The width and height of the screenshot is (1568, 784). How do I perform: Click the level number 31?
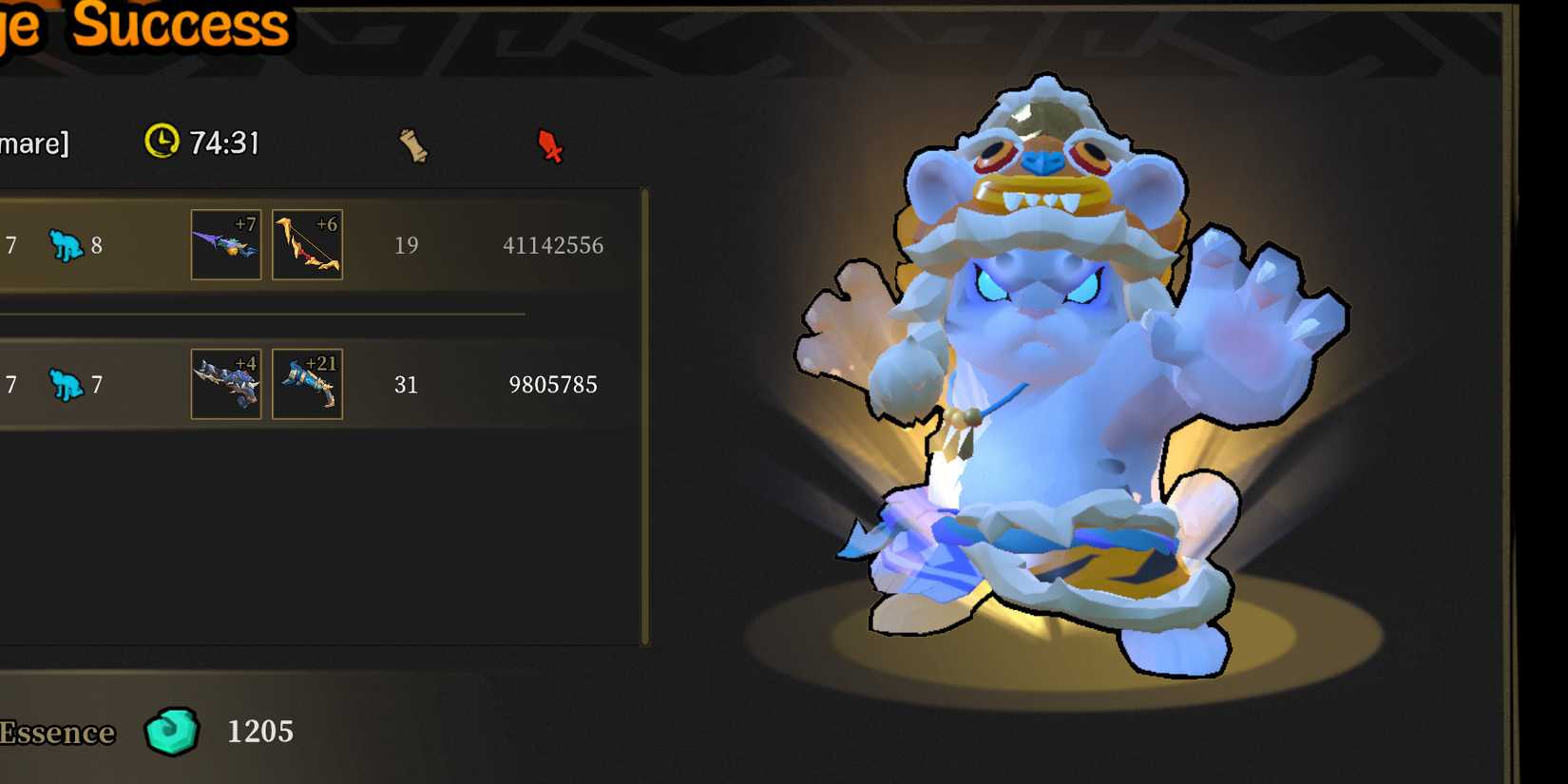(407, 384)
